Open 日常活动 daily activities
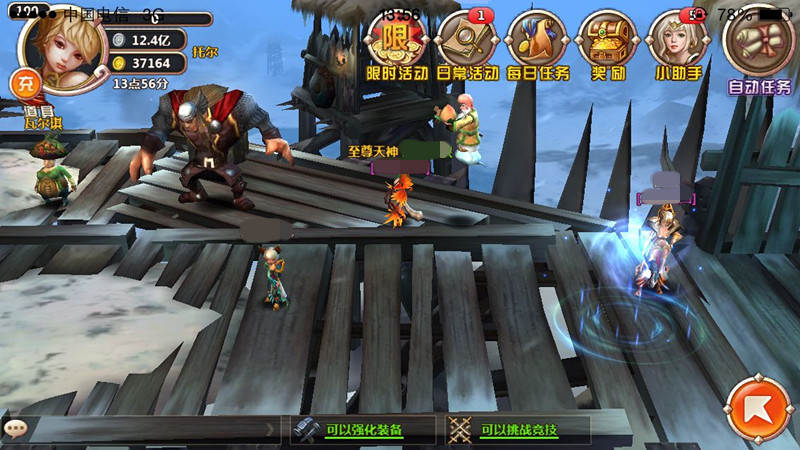The width and height of the screenshot is (800, 450). 467,45
